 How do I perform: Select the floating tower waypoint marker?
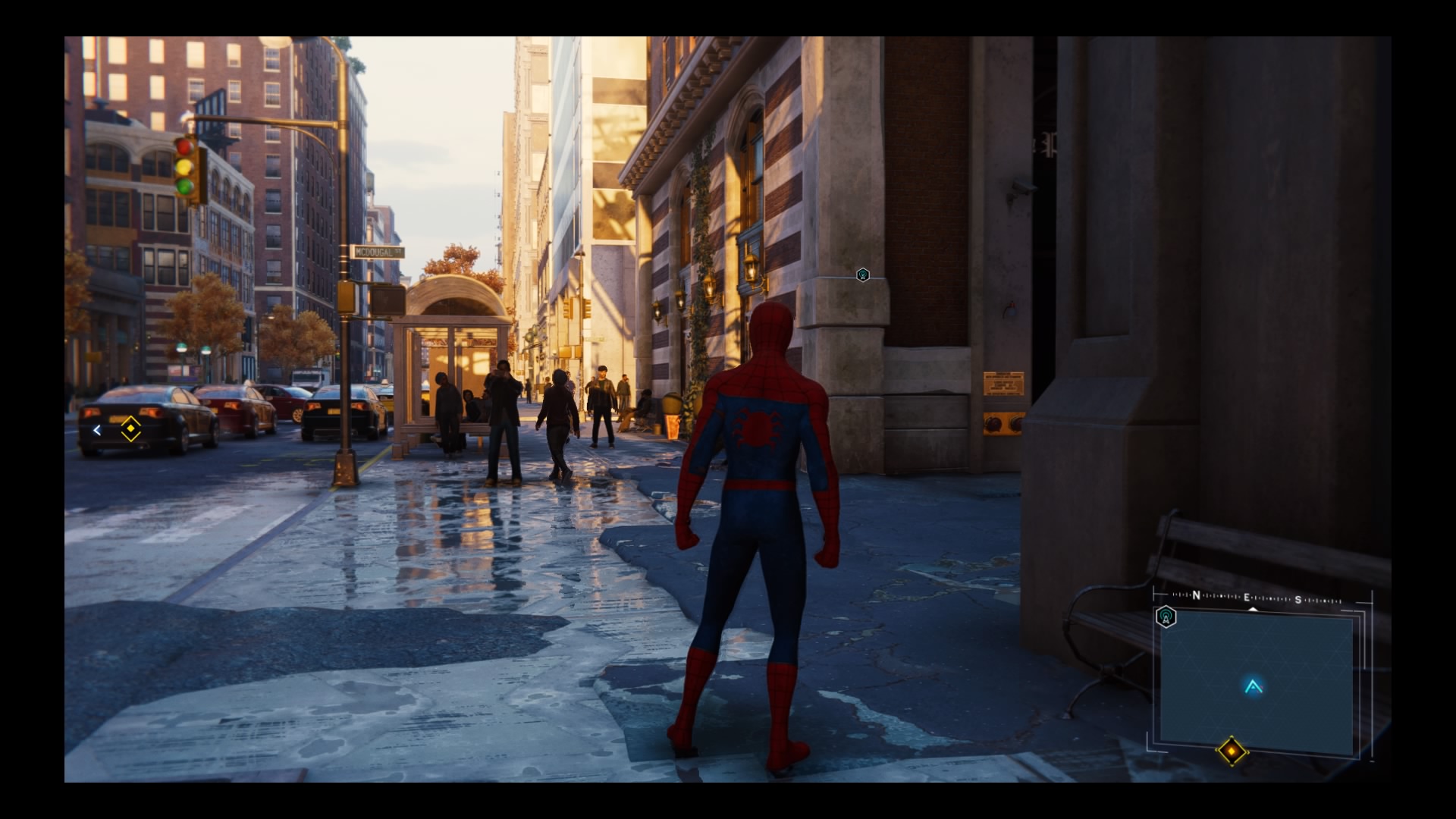pos(862,275)
